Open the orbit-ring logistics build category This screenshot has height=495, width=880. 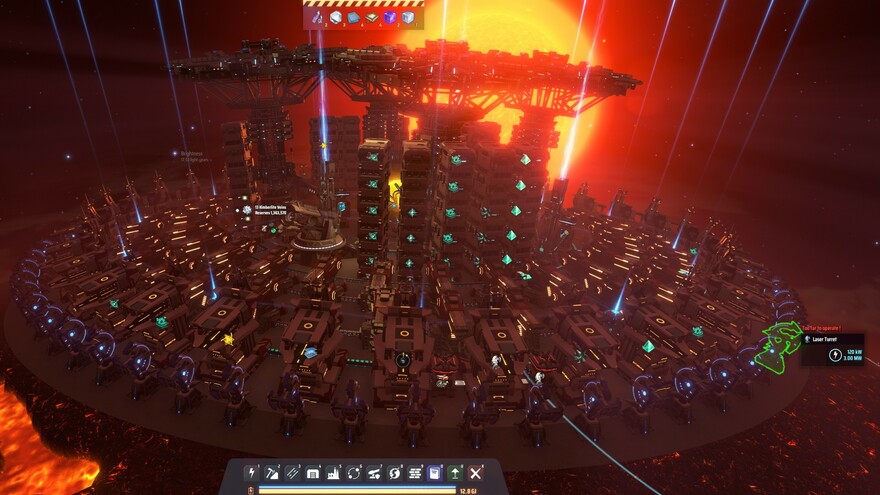click(x=353, y=472)
